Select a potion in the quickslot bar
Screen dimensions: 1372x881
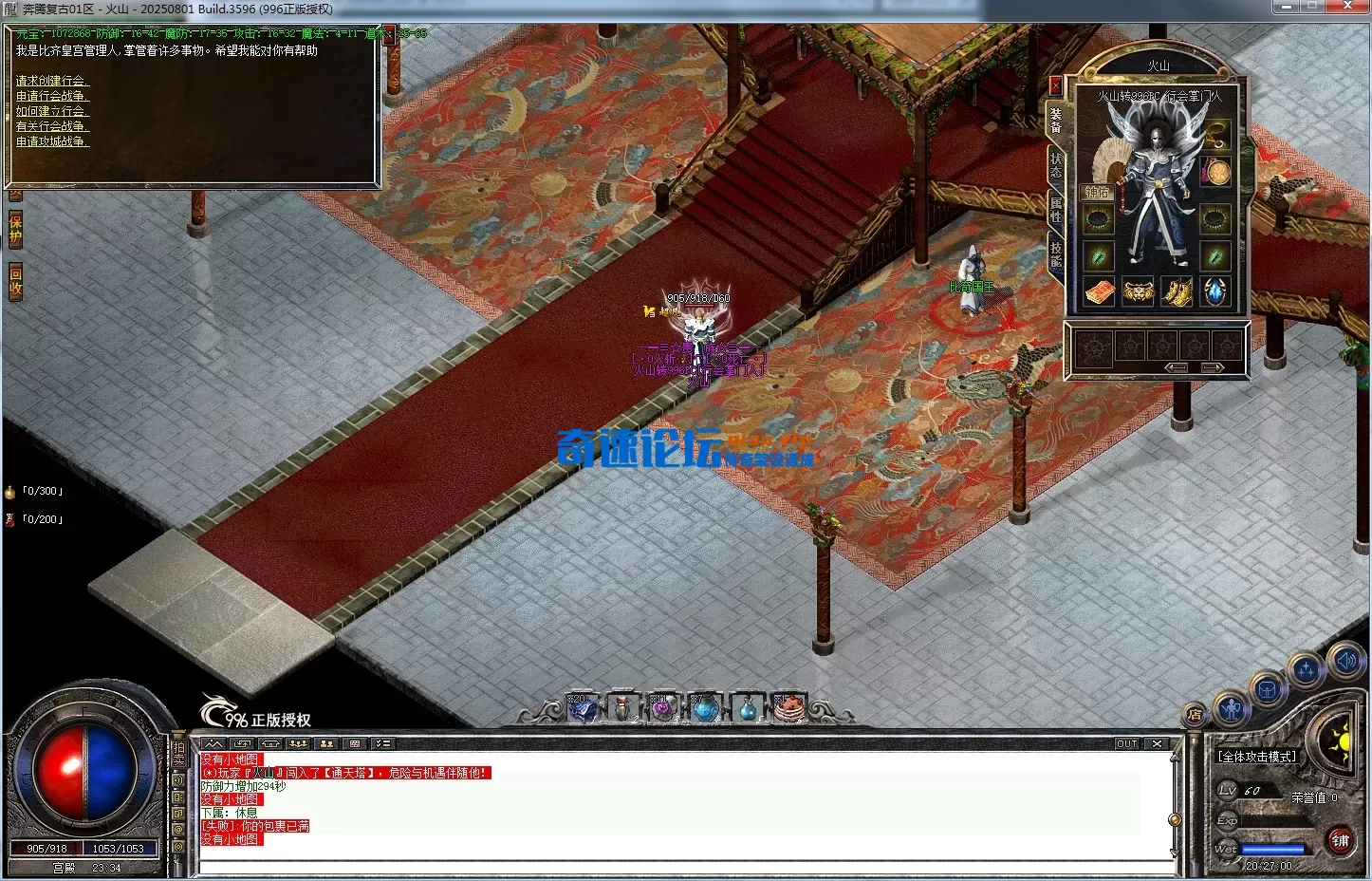click(x=706, y=707)
